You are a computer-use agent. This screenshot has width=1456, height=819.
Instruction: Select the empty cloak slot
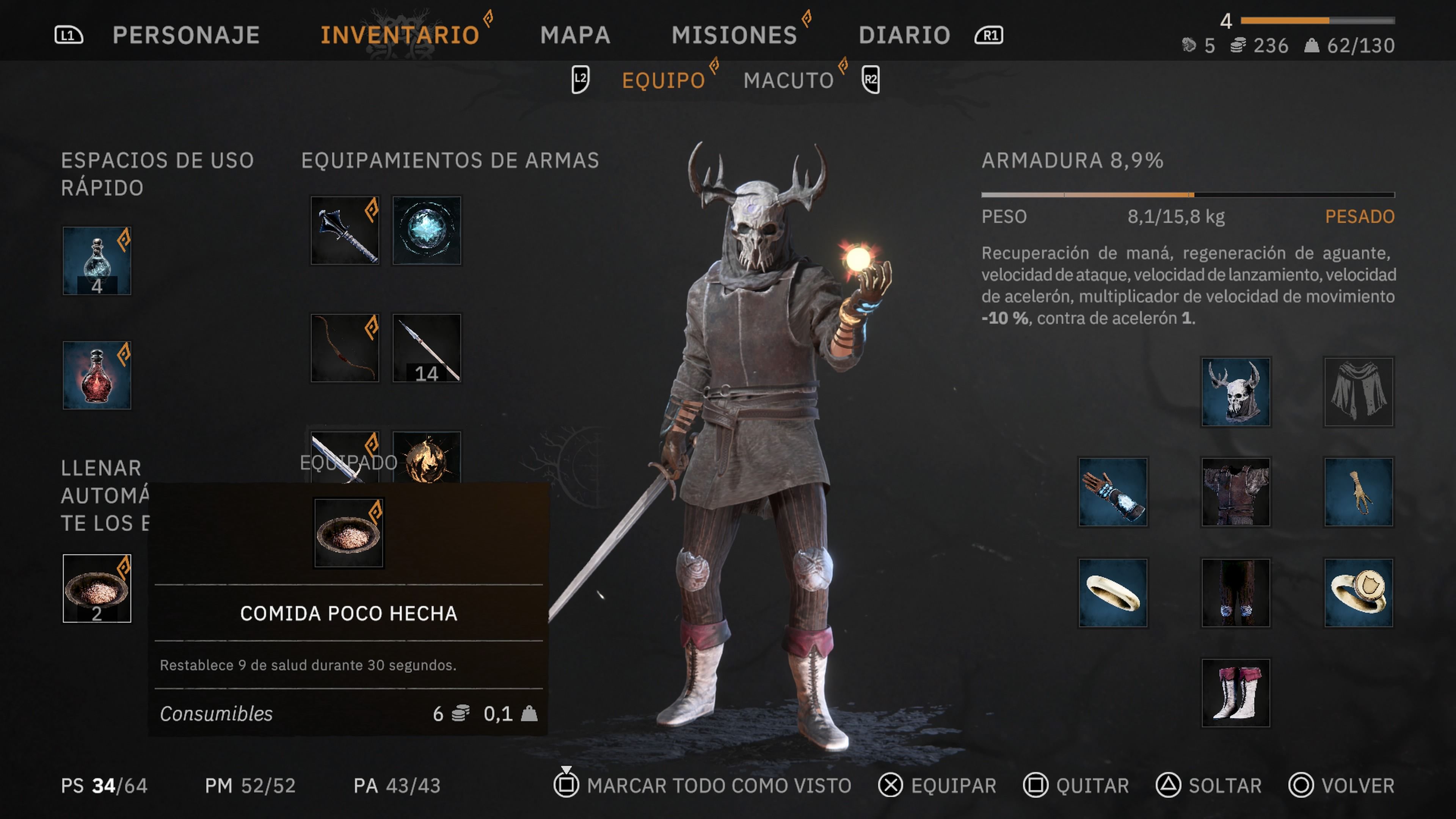pyautogui.click(x=1358, y=392)
